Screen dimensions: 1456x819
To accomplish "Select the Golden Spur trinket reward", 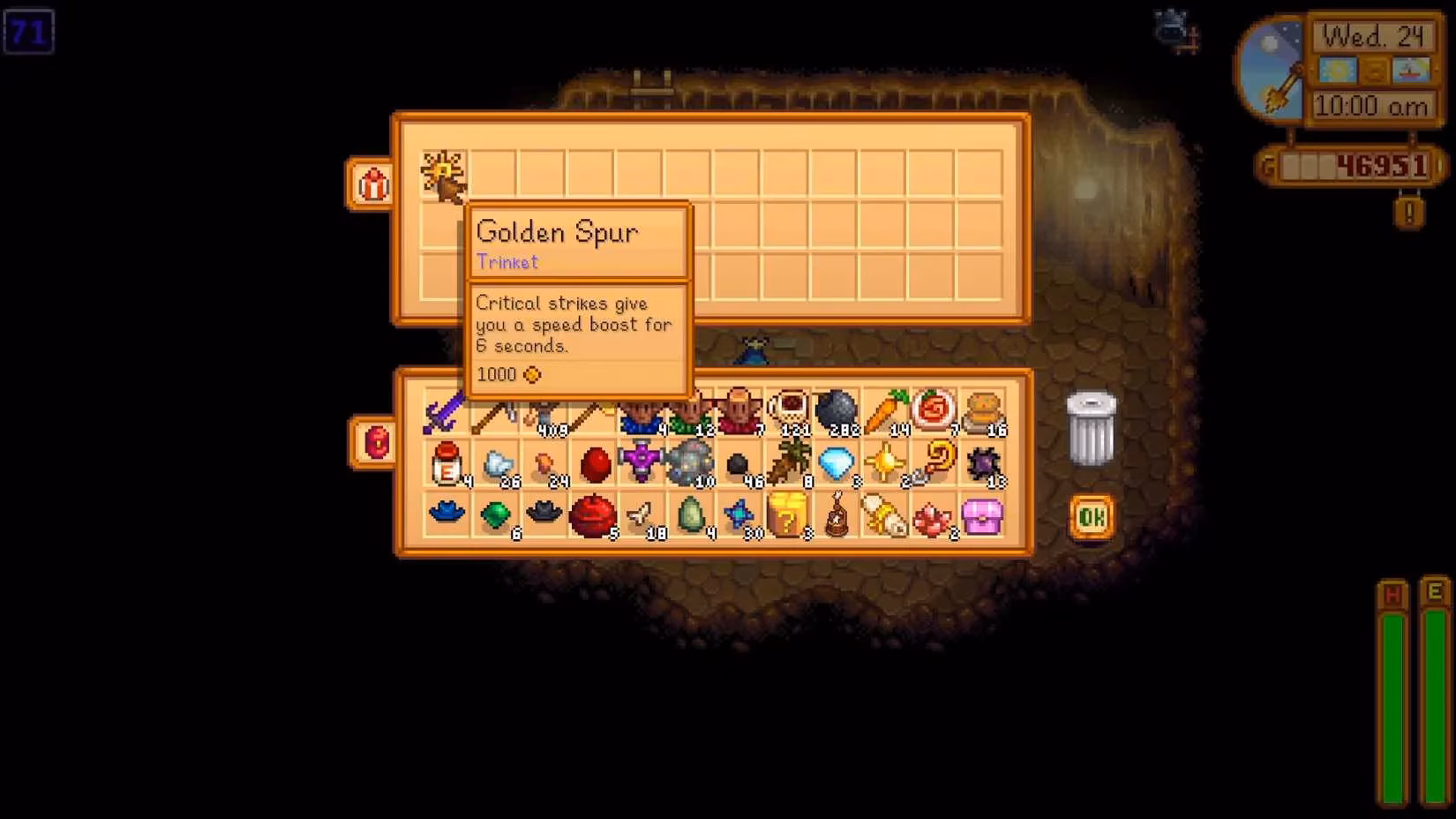I will click(x=443, y=175).
